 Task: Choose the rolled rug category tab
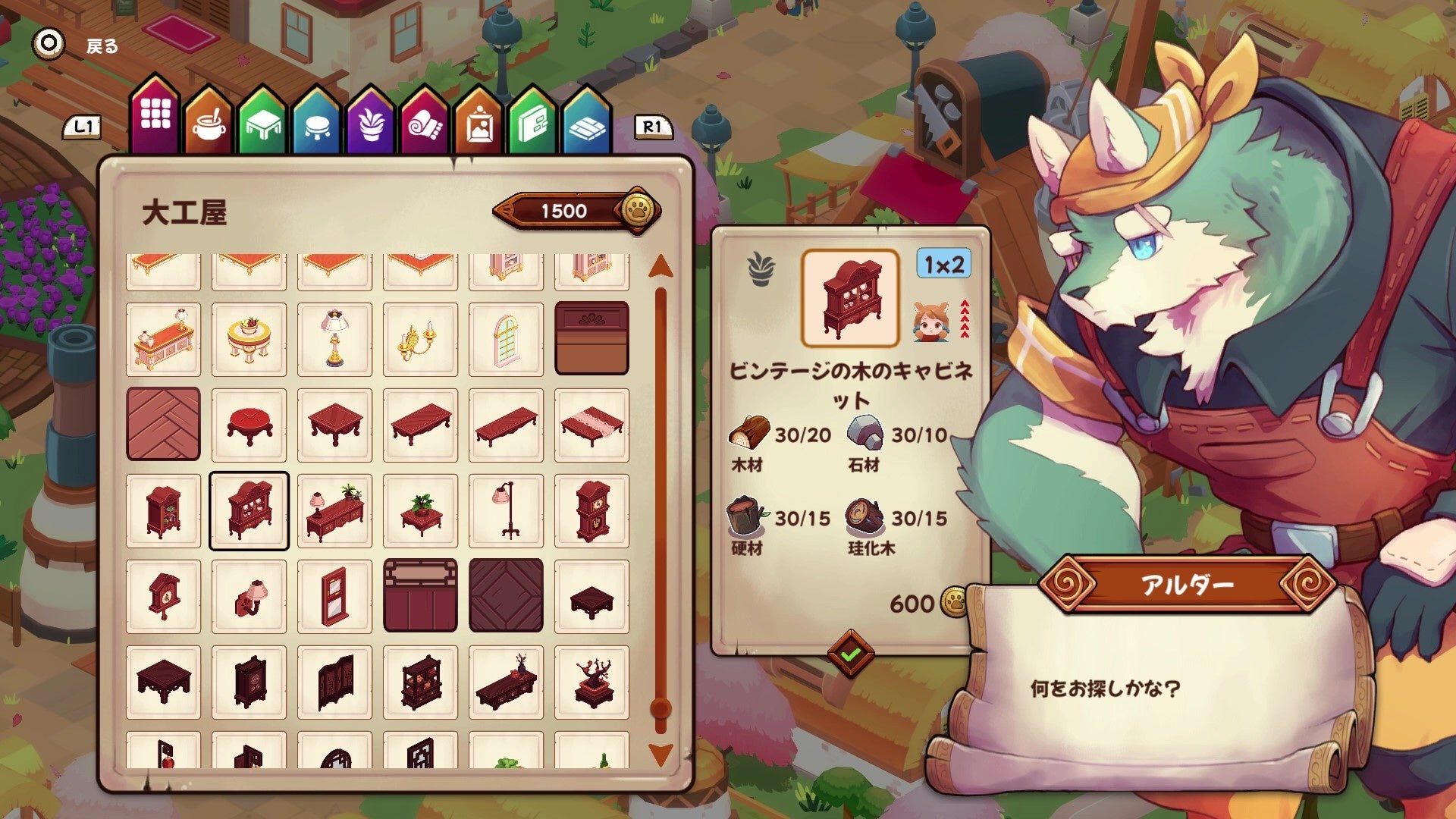[x=425, y=123]
